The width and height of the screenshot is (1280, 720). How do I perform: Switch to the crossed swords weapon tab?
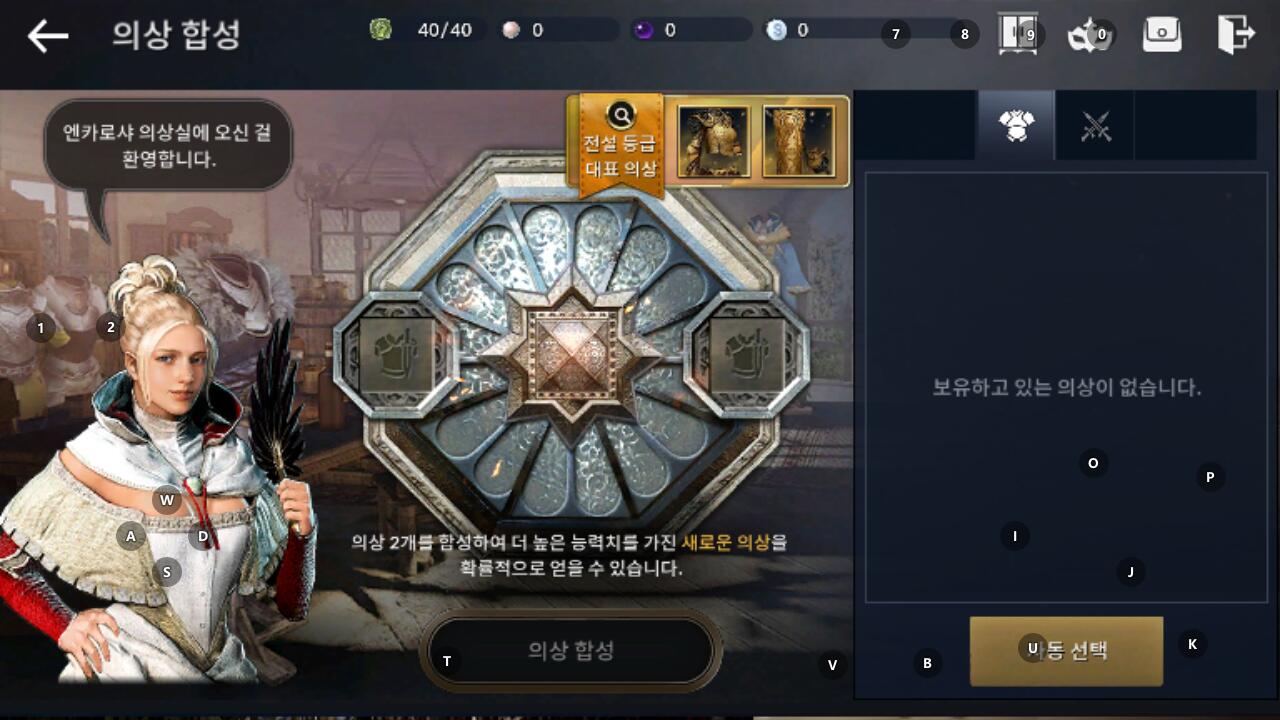tap(1096, 126)
